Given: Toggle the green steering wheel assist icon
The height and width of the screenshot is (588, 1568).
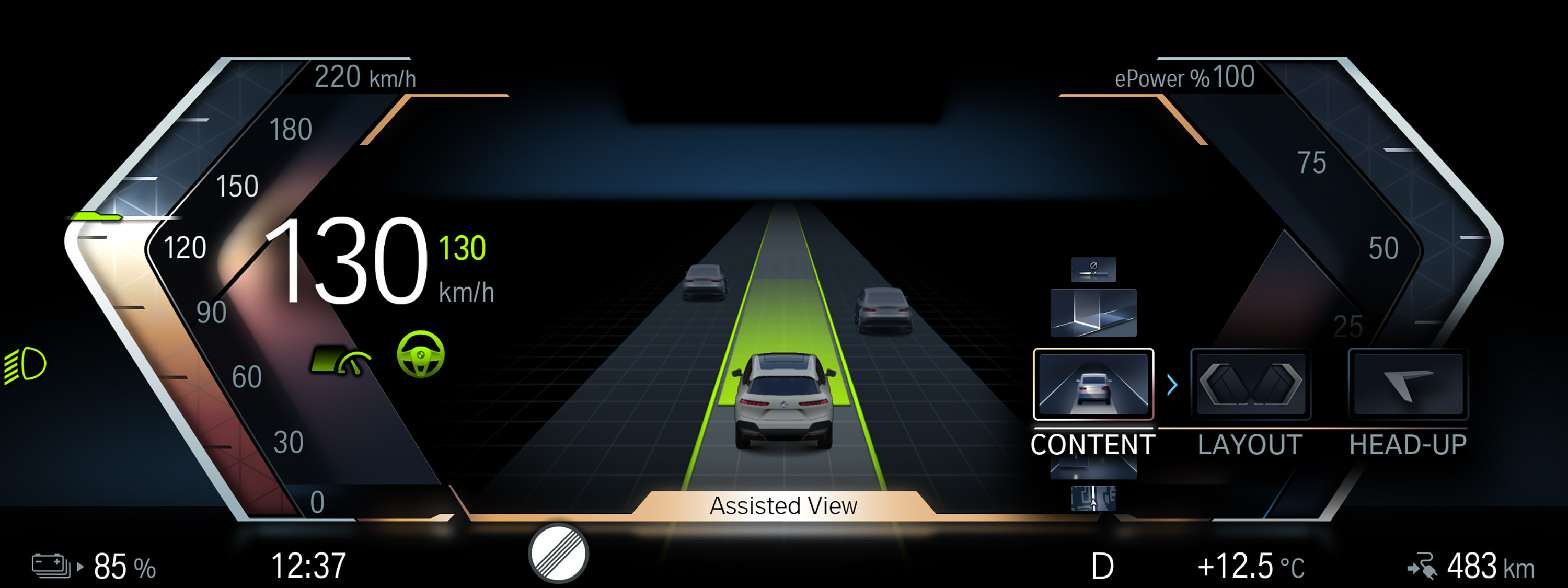Looking at the screenshot, I should (421, 354).
